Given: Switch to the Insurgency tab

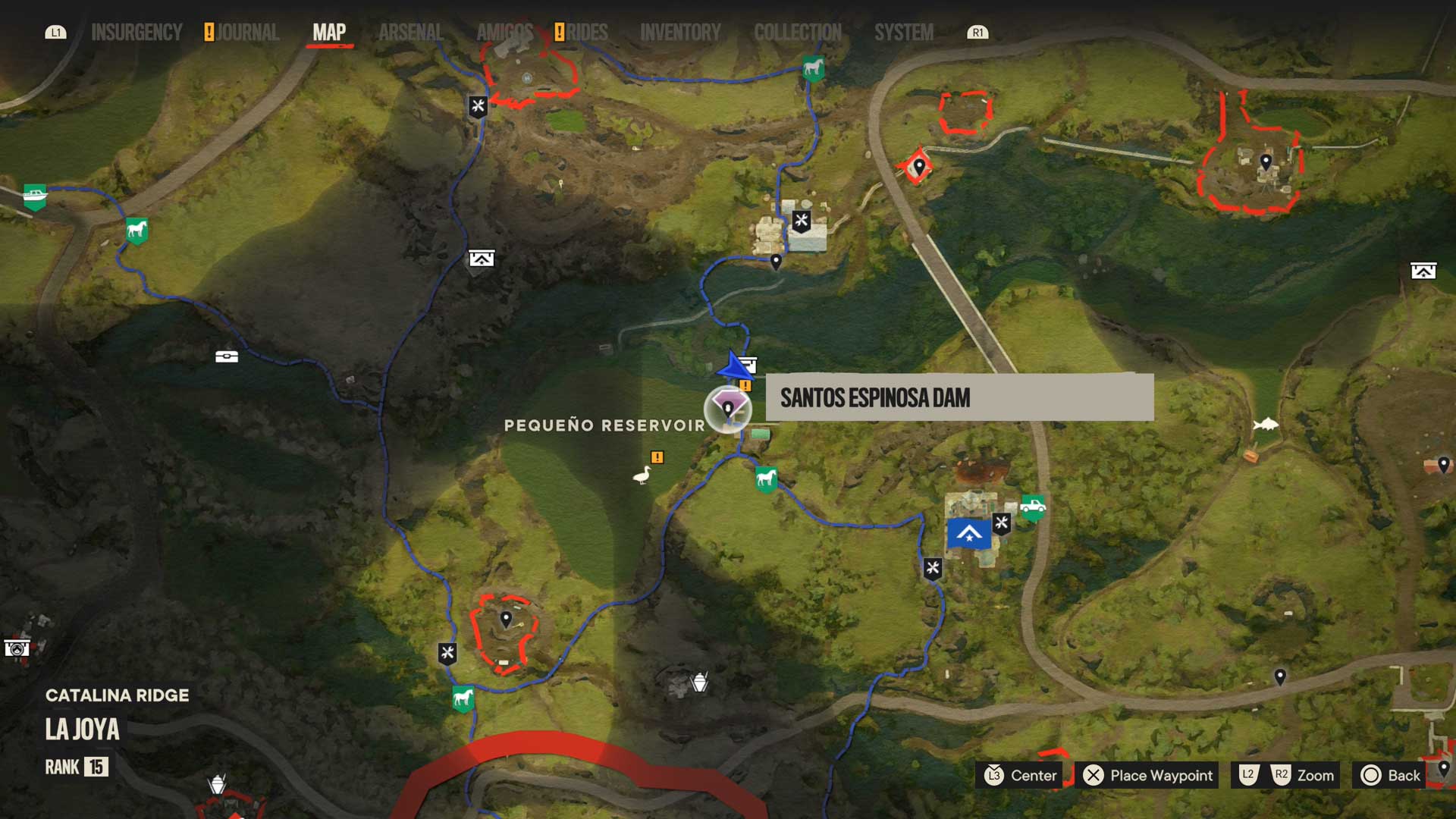Looking at the screenshot, I should coord(136,33).
